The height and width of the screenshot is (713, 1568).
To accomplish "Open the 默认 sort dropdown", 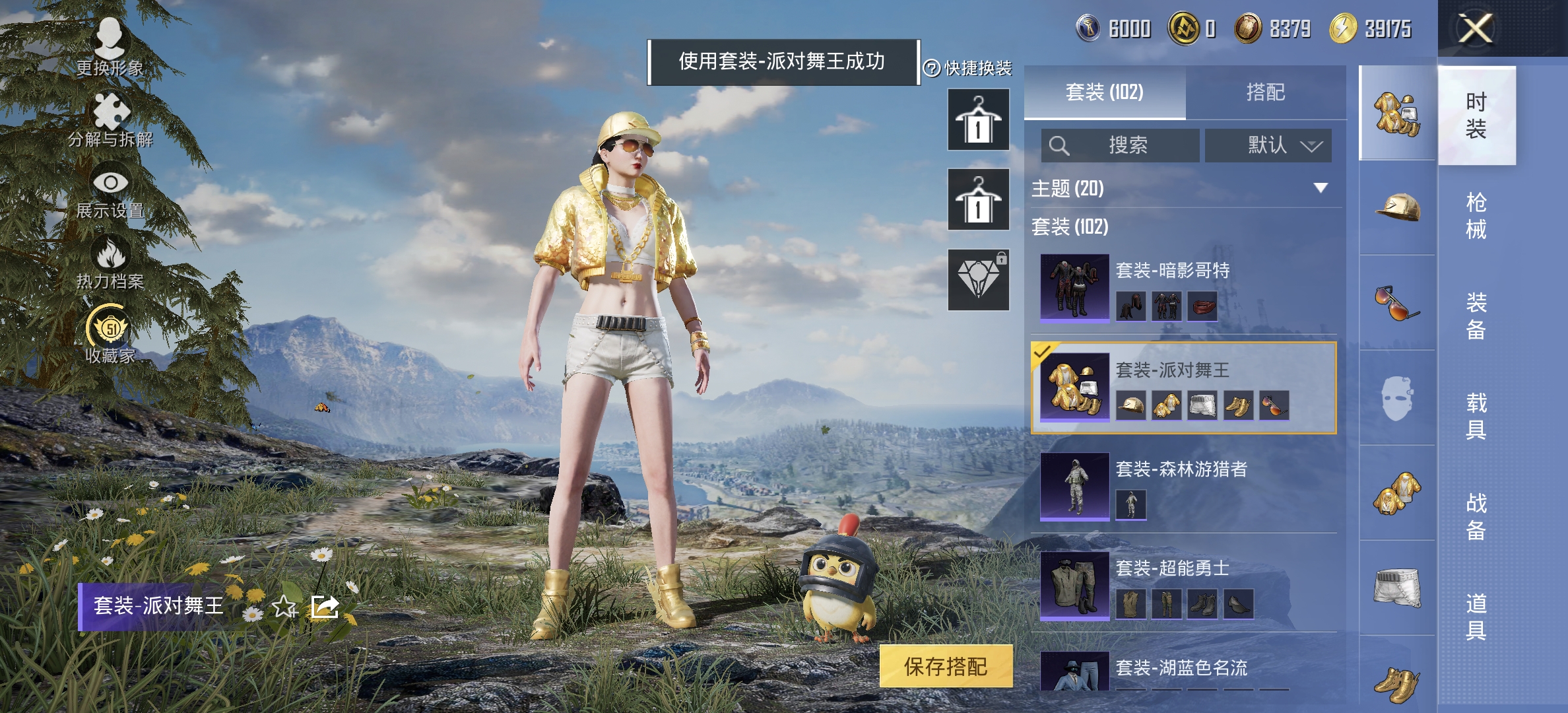I will click(1267, 146).
